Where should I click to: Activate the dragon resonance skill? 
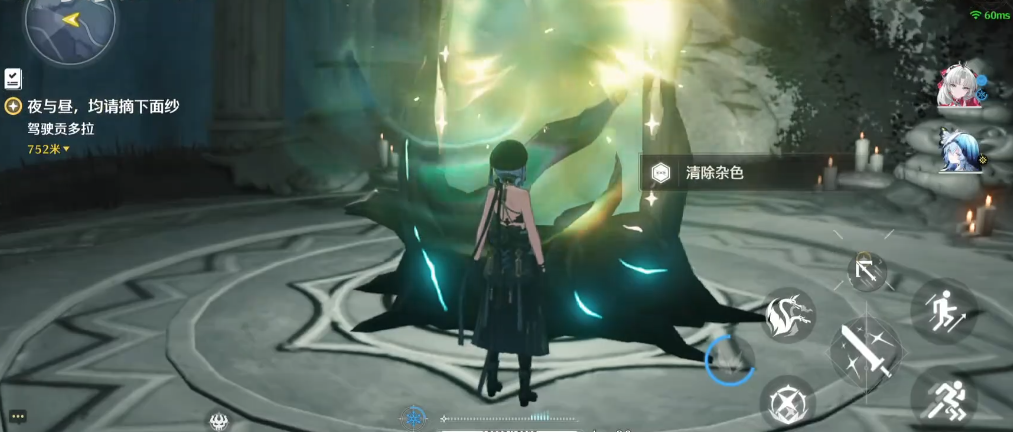pyautogui.click(x=790, y=316)
